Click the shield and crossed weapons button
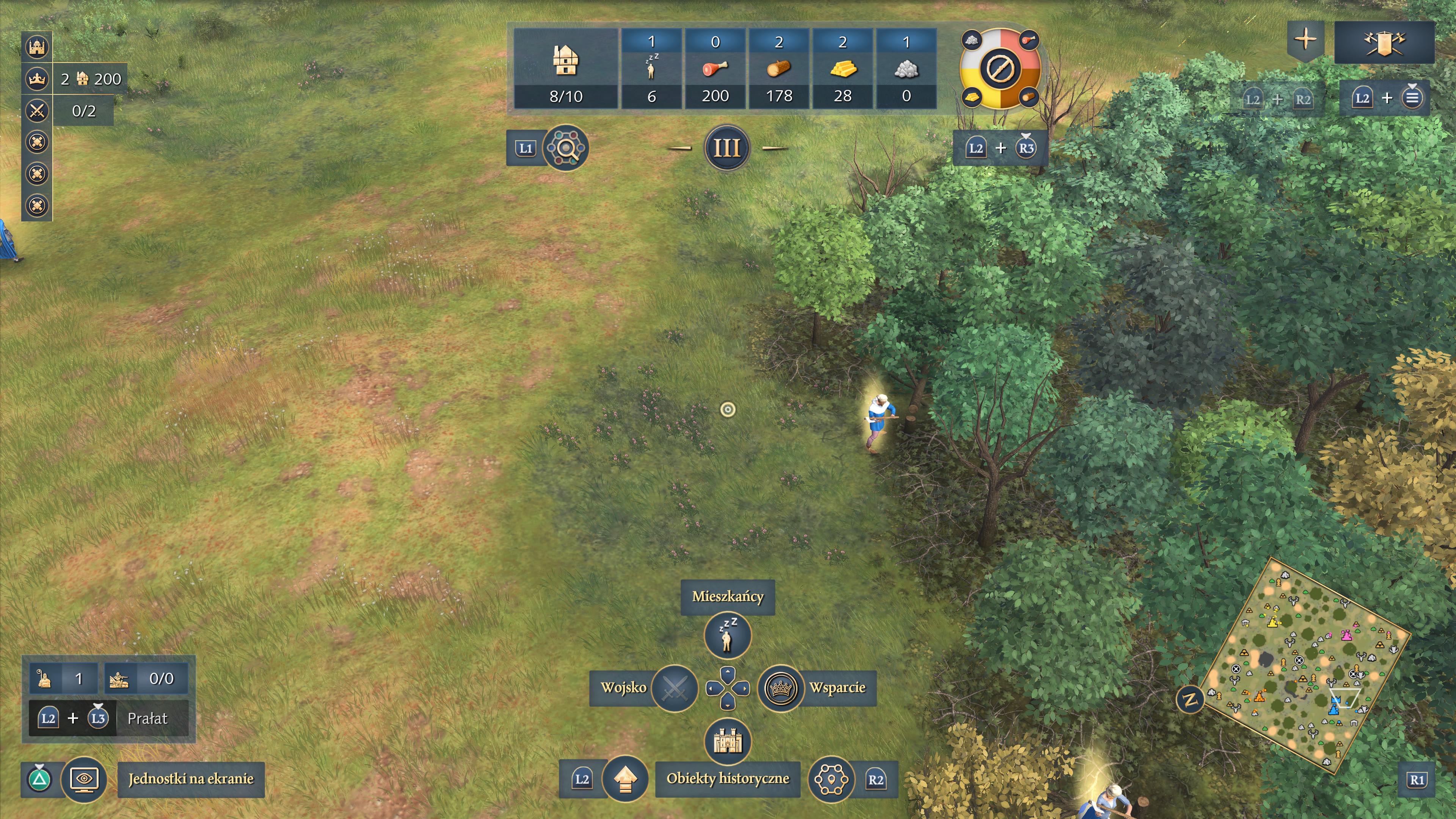Image resolution: width=1456 pixels, height=819 pixels. pyautogui.click(x=1384, y=42)
